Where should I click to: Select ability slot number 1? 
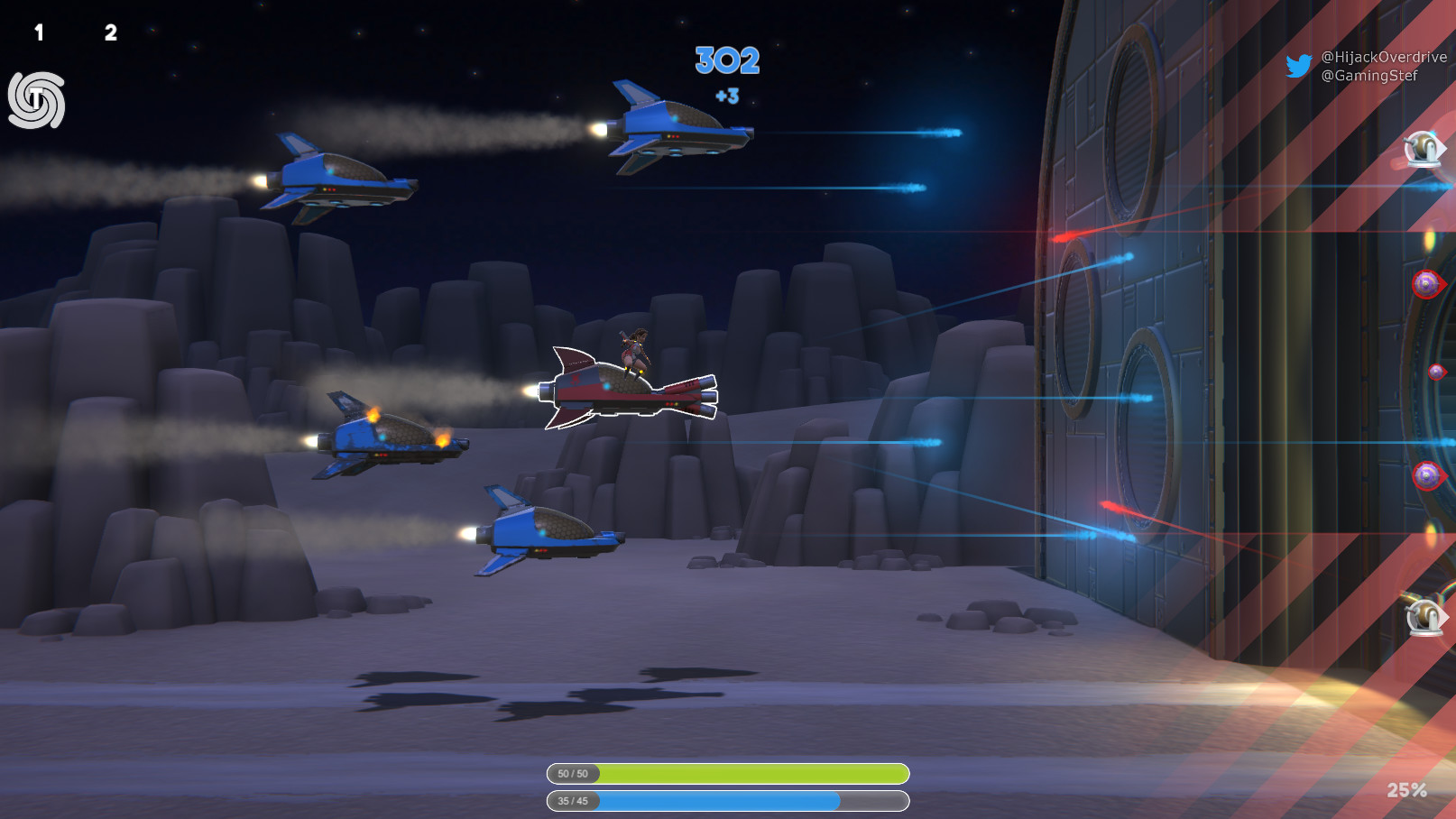[x=38, y=32]
